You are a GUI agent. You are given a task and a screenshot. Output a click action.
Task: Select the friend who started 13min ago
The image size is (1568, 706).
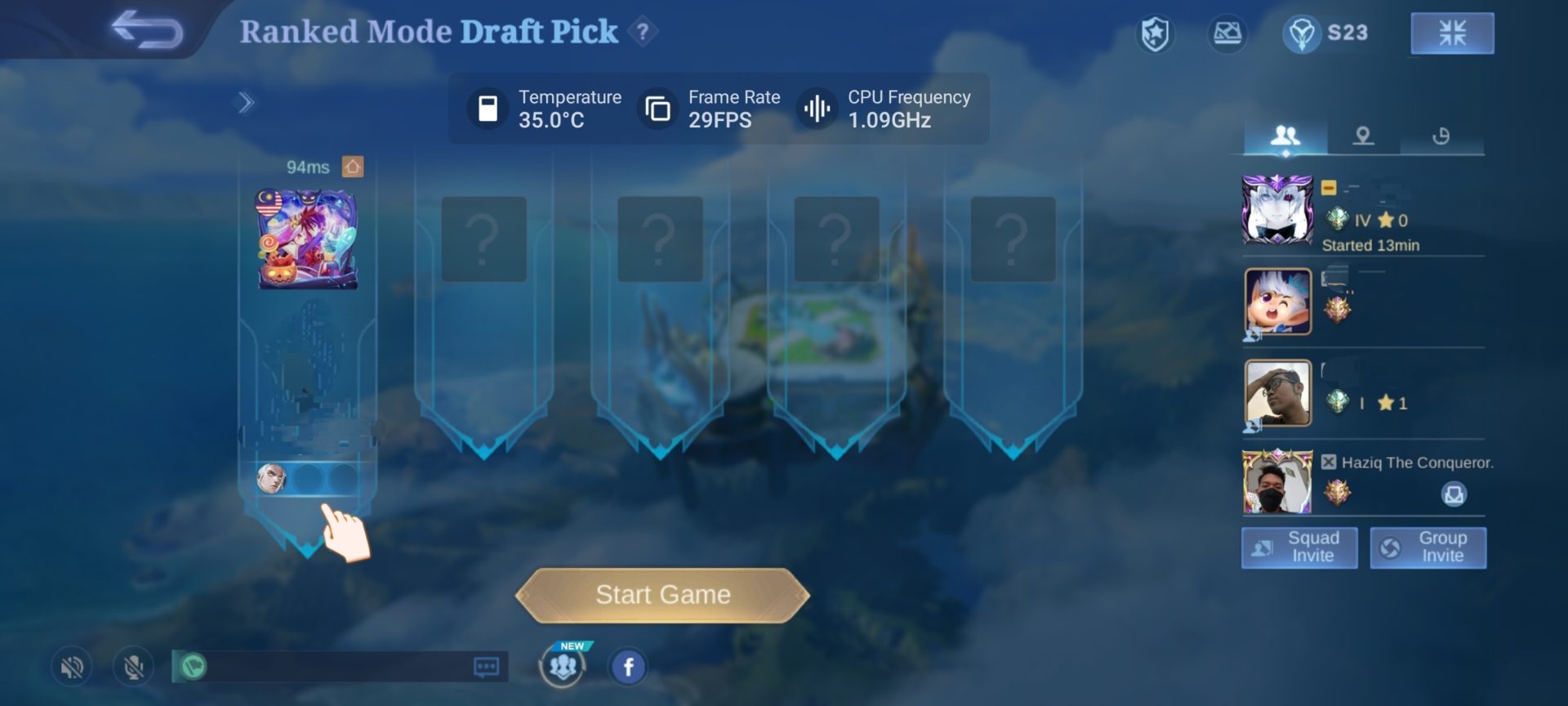click(1277, 210)
